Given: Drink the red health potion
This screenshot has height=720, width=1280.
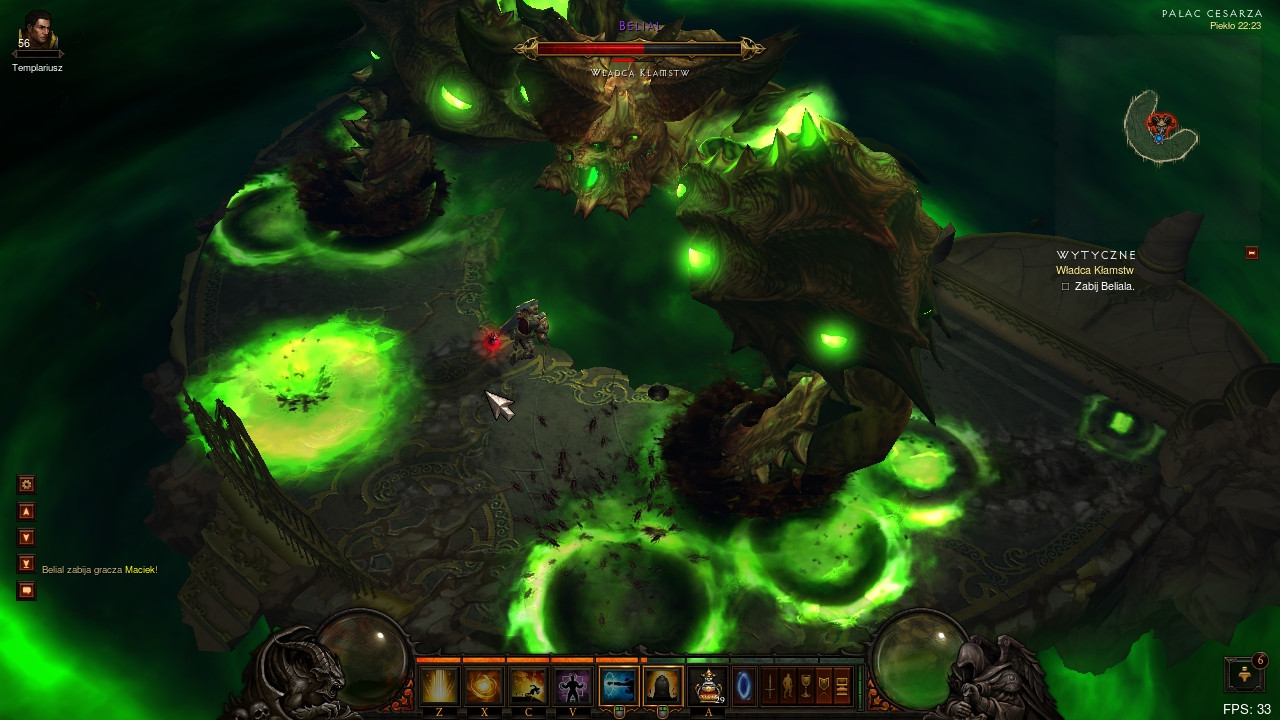Looking at the screenshot, I should click(x=708, y=686).
